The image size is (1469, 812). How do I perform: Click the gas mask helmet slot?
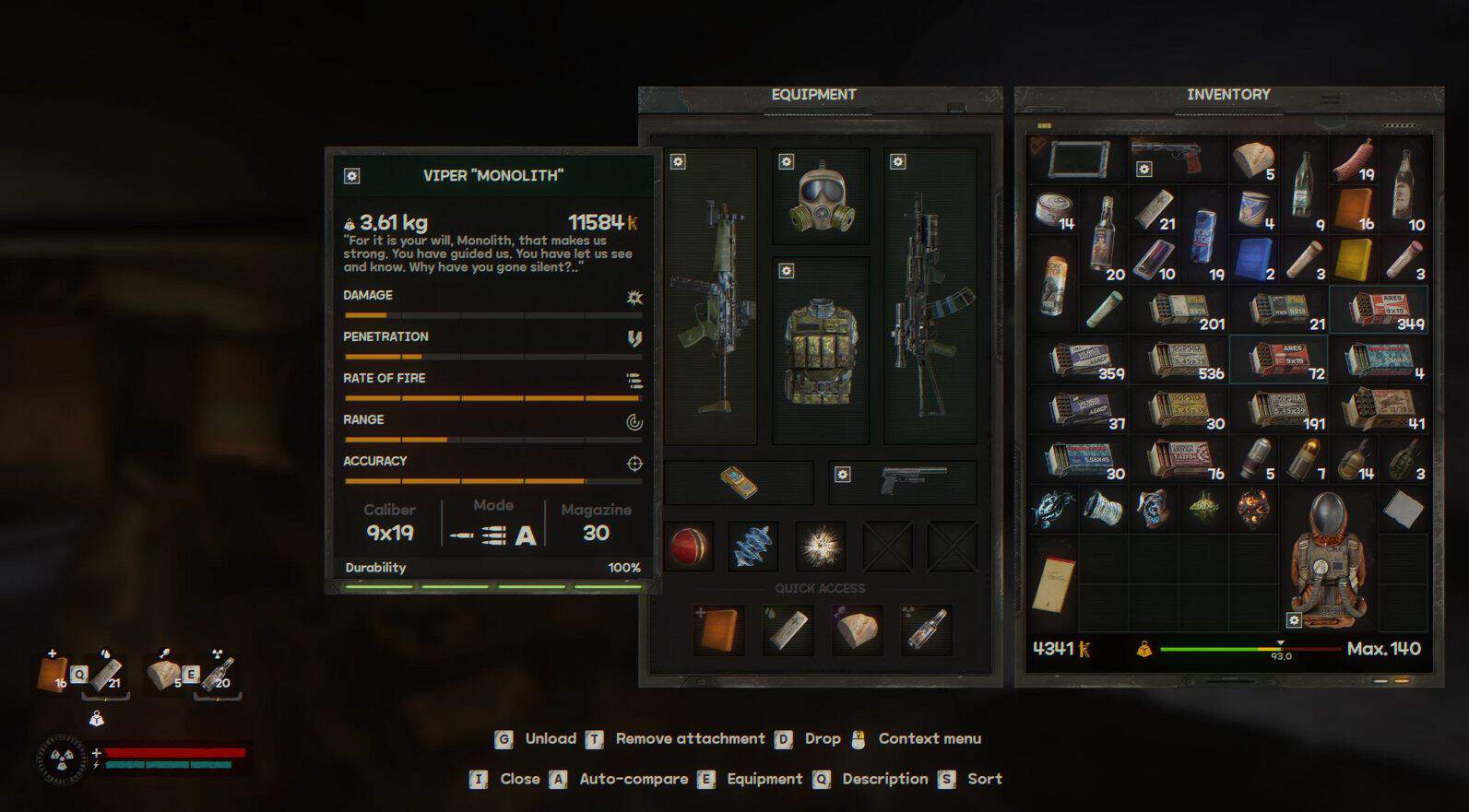821,197
